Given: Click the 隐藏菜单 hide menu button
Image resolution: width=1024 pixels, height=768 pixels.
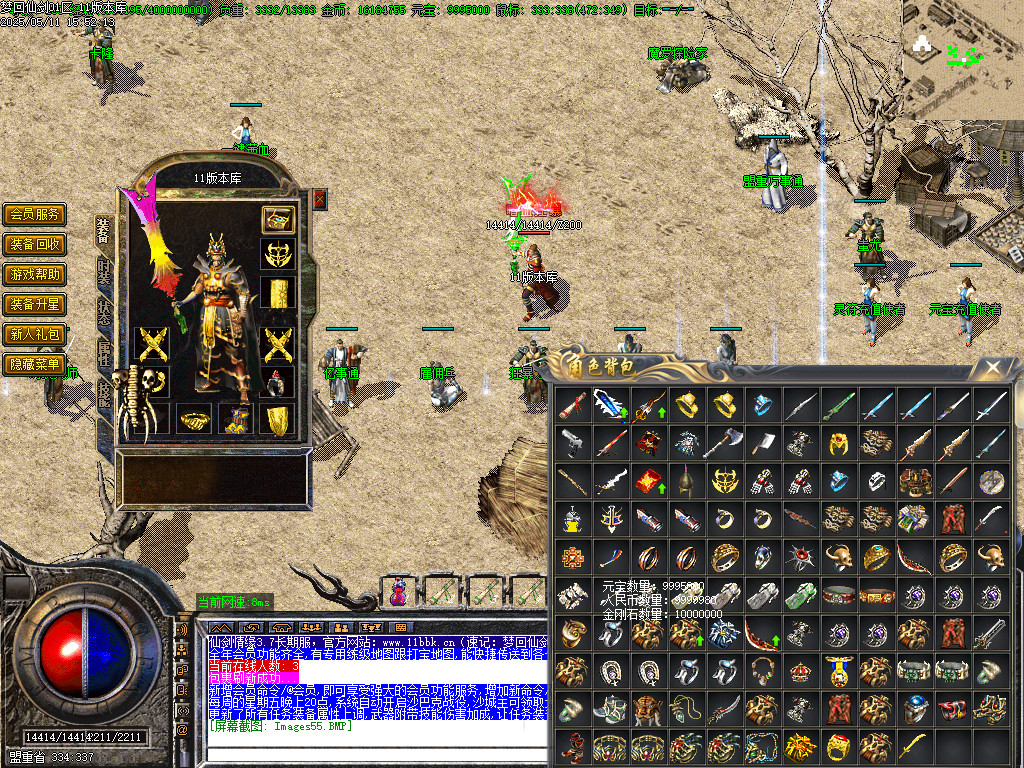Looking at the screenshot, I should [x=35, y=364].
